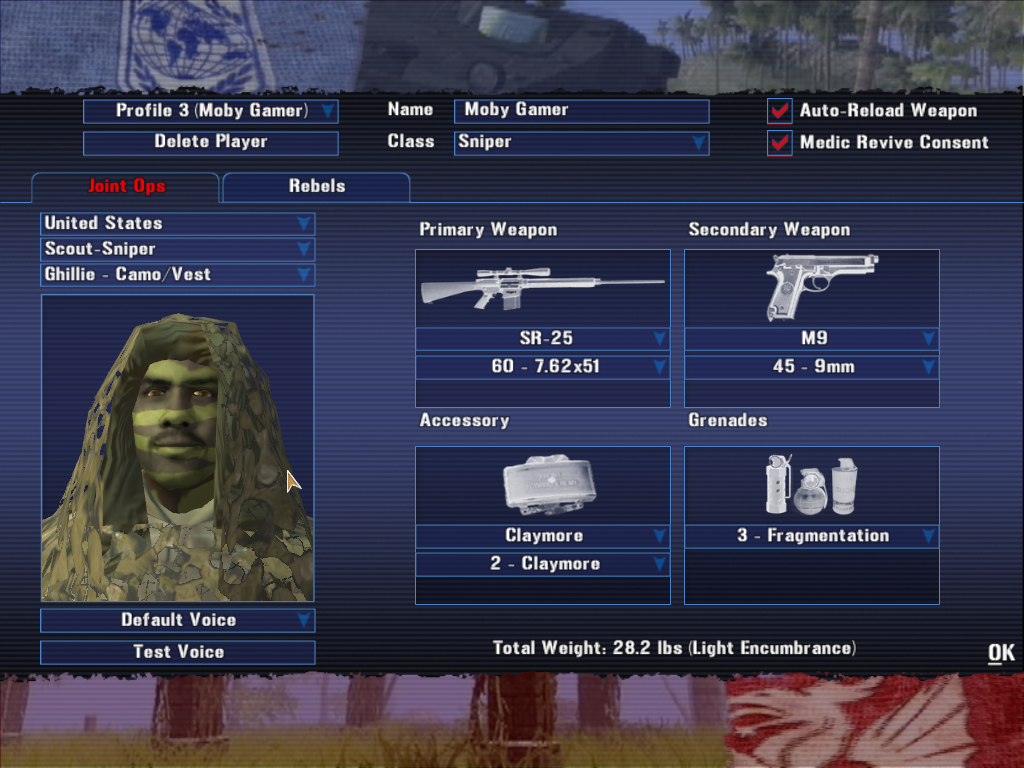The image size is (1024, 768).
Task: Toggle the Auto-Reload Weapon checkbox
Action: 780,111
